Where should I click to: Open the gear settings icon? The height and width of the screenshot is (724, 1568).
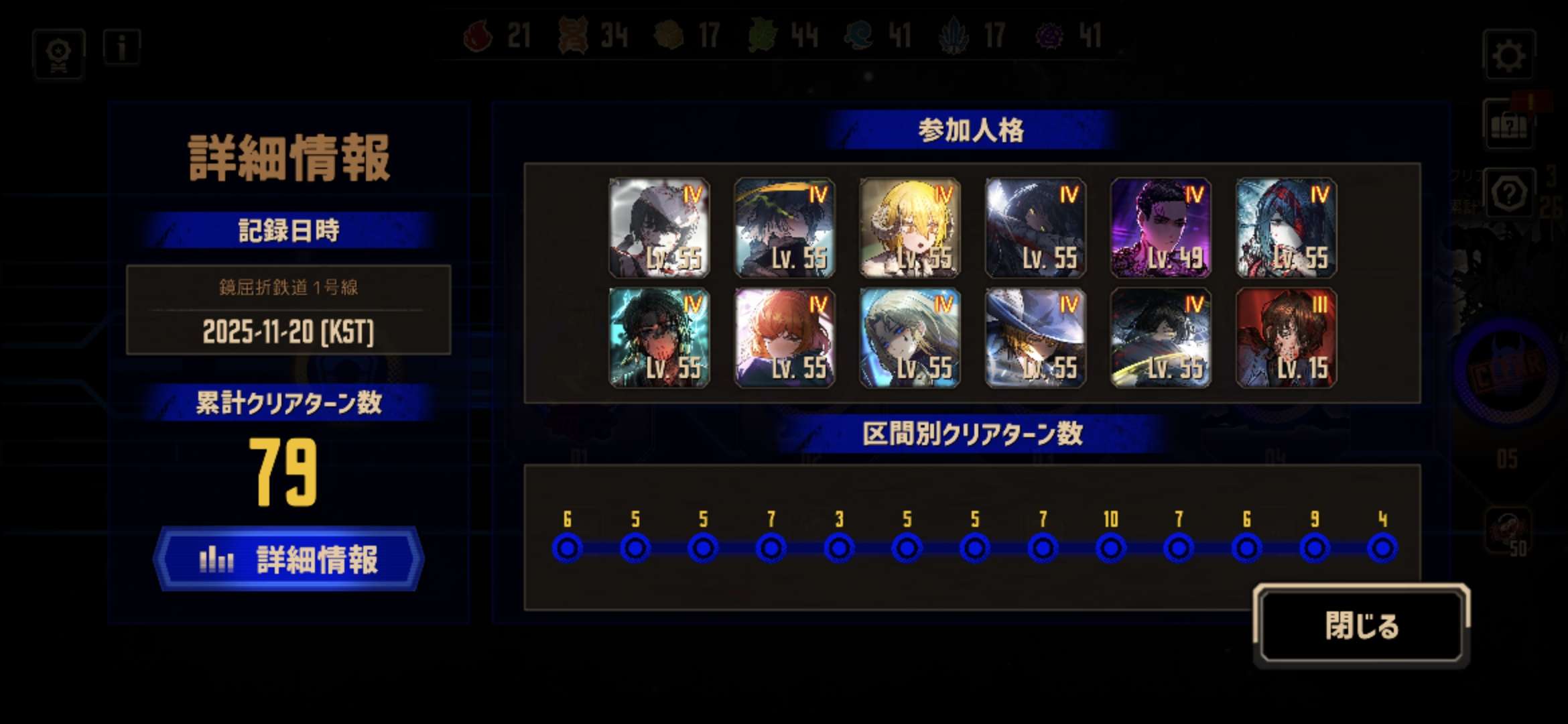coord(1508,55)
